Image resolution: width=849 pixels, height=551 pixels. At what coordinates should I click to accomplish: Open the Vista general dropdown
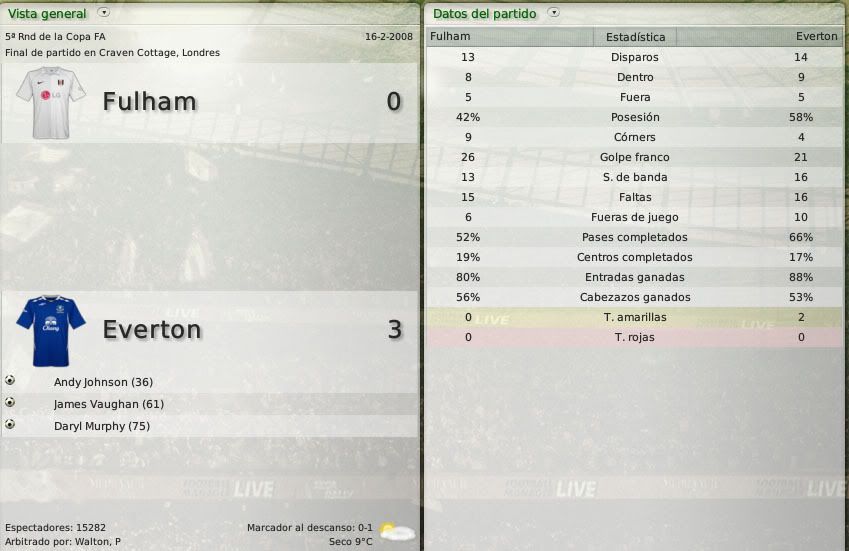[x=104, y=14]
